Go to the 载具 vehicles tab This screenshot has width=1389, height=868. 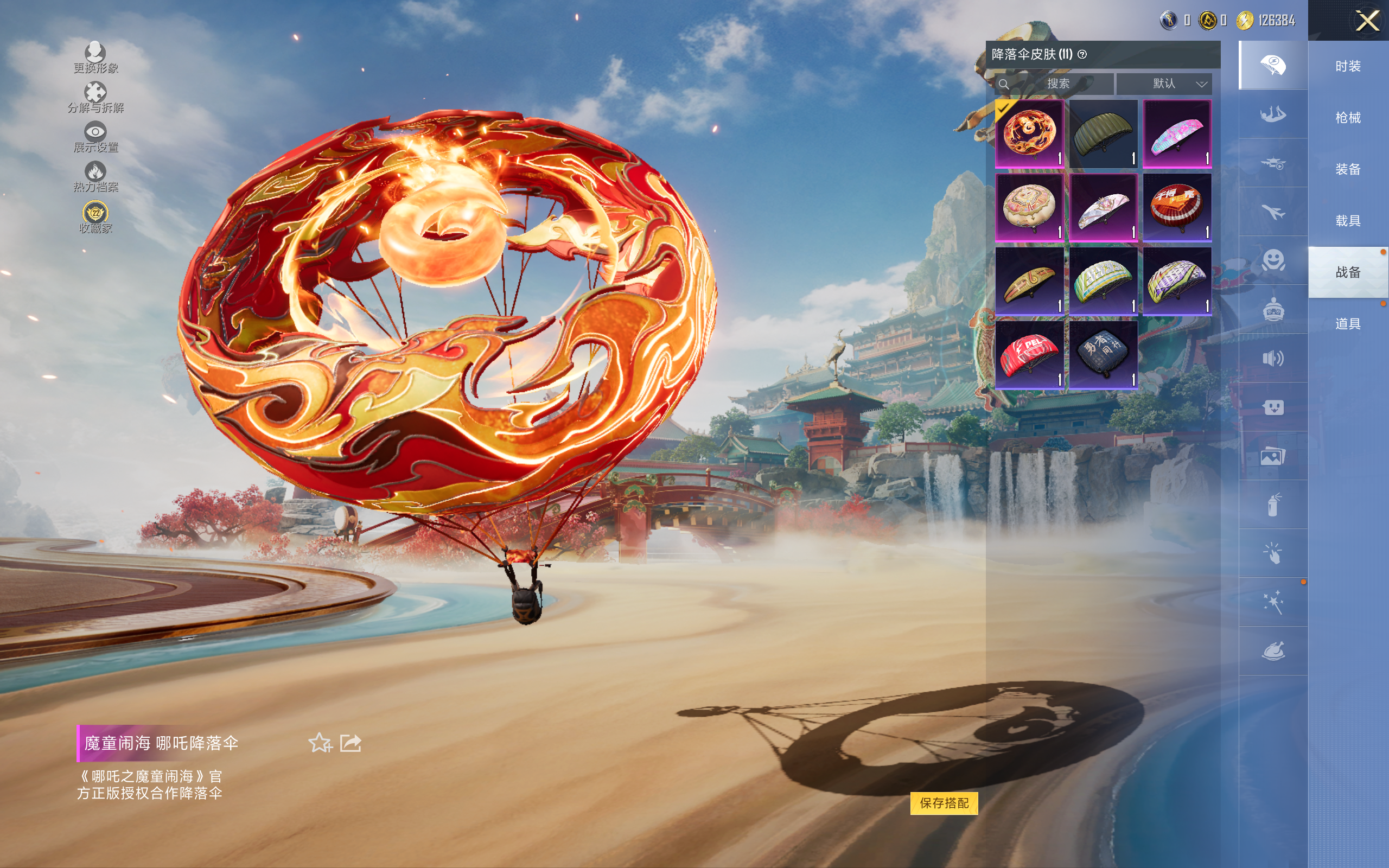(x=1348, y=221)
